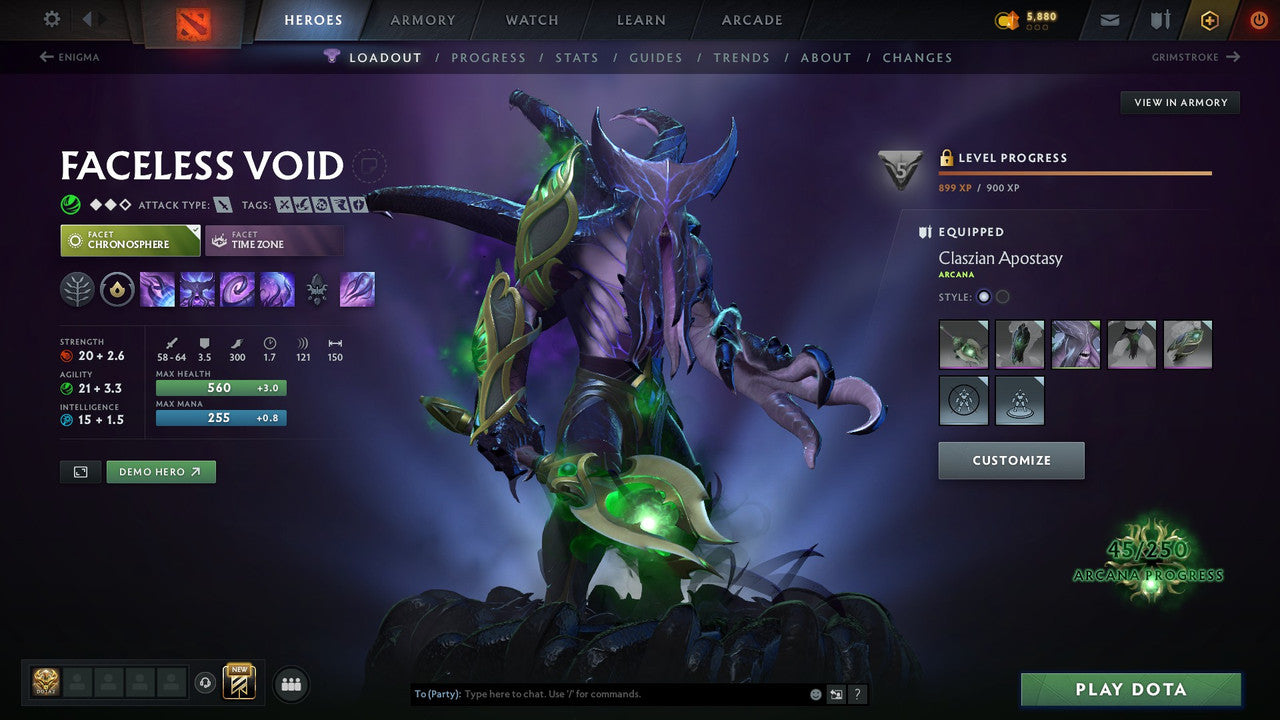Click the Dota Plus hexagon icon

(1209, 19)
